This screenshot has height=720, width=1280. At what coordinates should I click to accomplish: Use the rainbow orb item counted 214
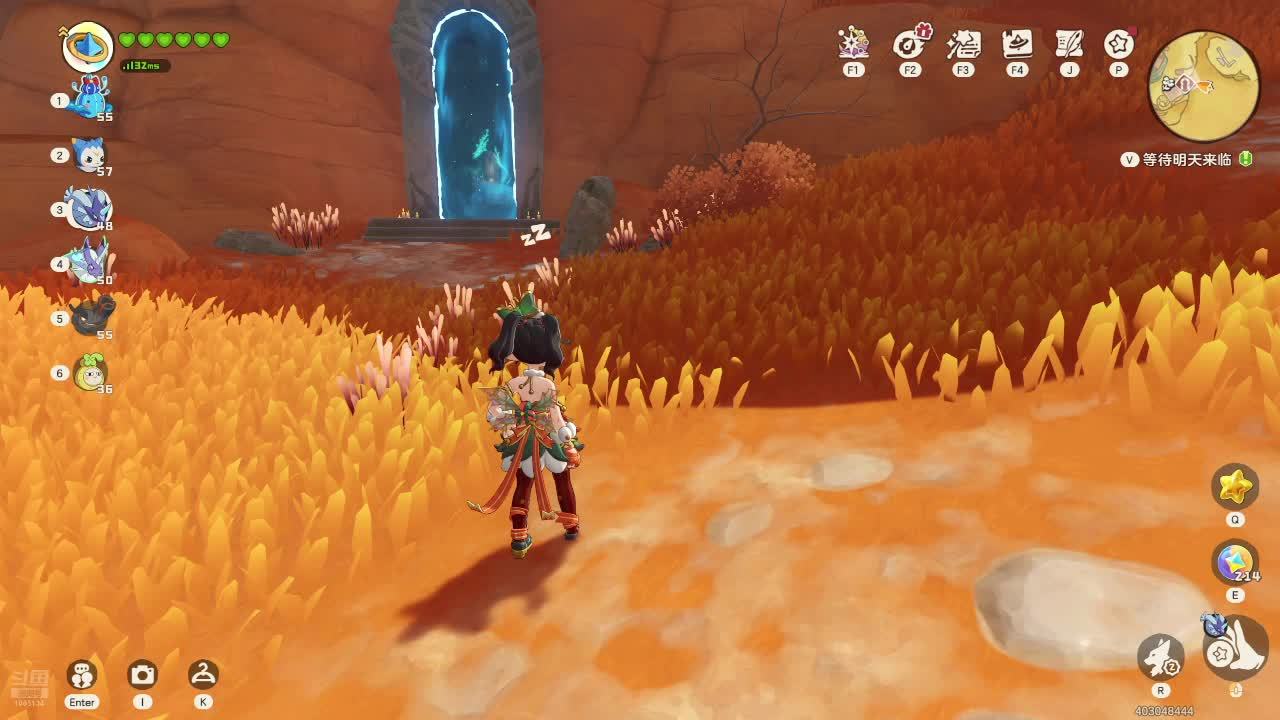click(x=1235, y=562)
